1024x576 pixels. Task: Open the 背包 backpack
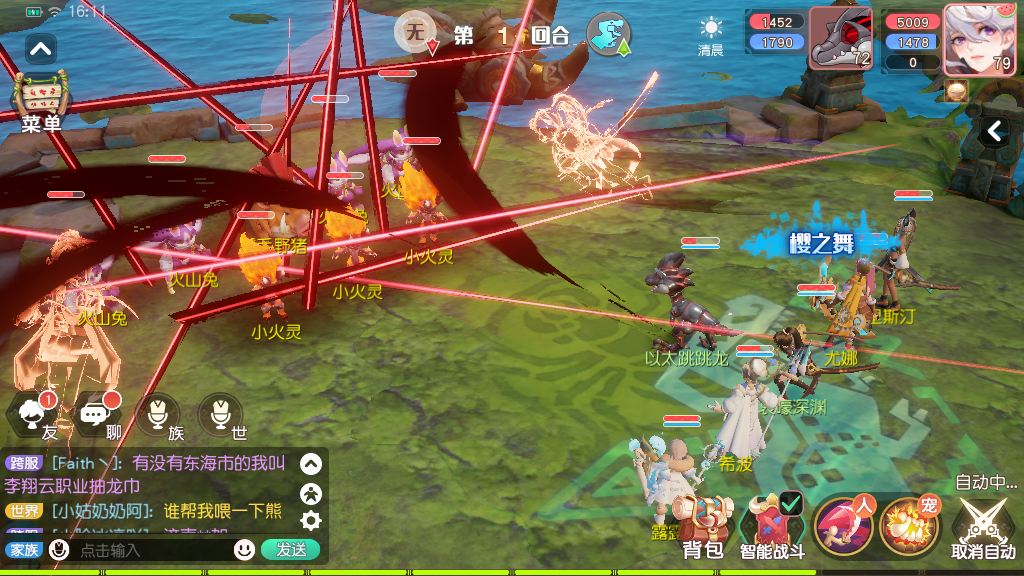pyautogui.click(x=702, y=527)
